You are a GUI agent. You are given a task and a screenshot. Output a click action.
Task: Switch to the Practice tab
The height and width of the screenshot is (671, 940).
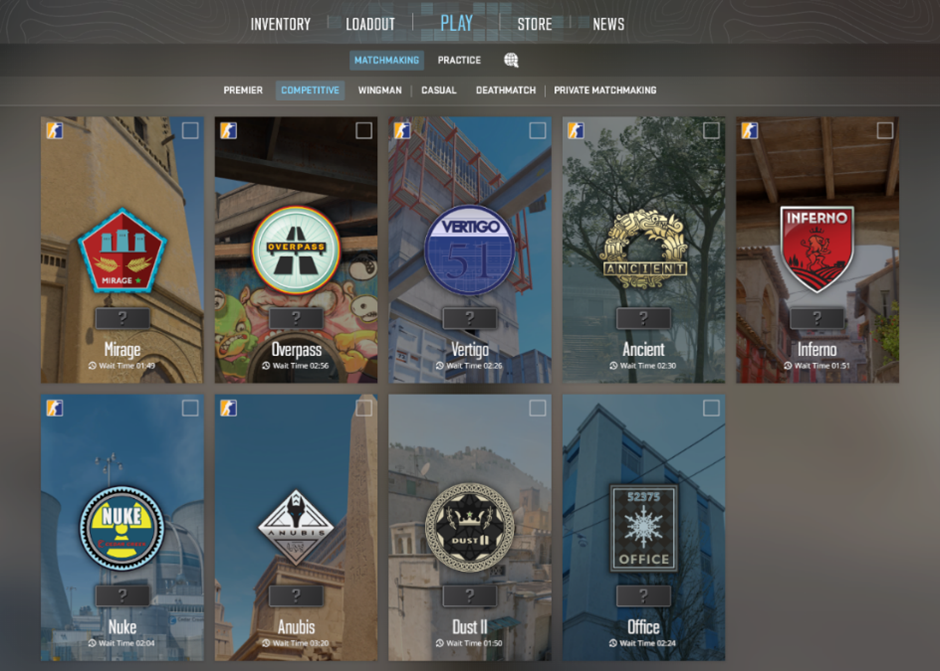click(x=459, y=60)
